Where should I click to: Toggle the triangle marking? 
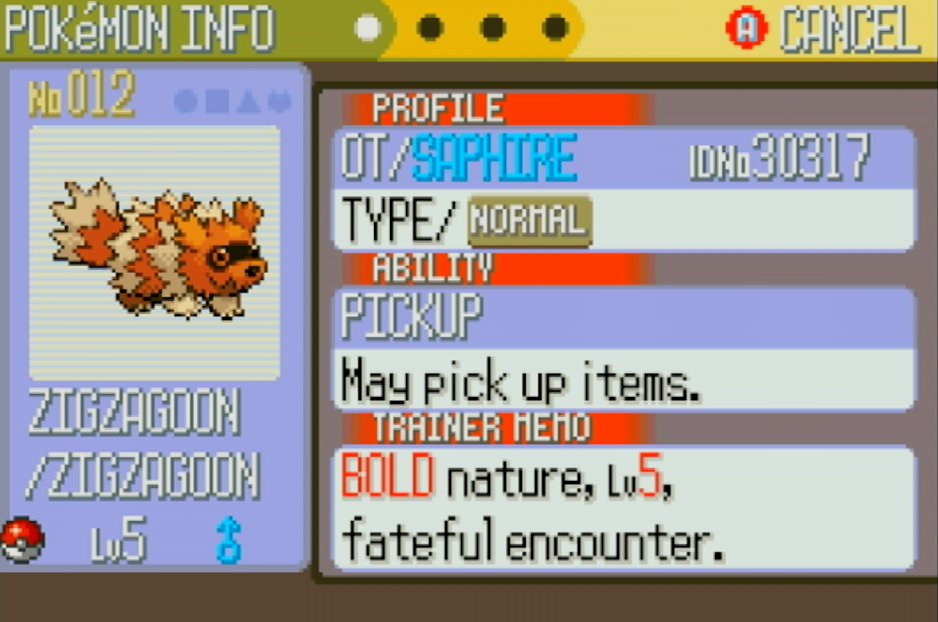[248, 101]
